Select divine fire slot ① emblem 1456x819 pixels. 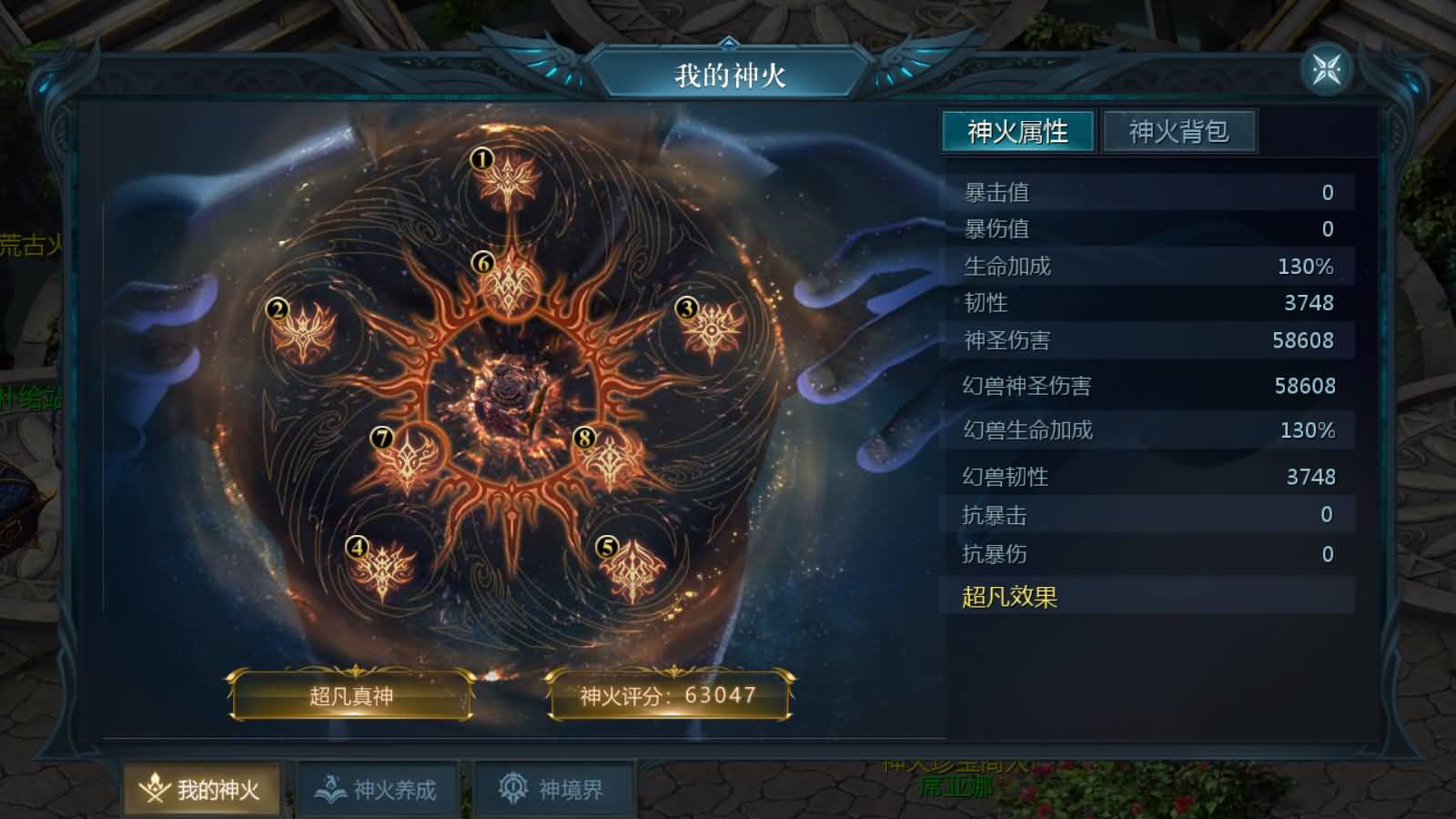click(507, 182)
